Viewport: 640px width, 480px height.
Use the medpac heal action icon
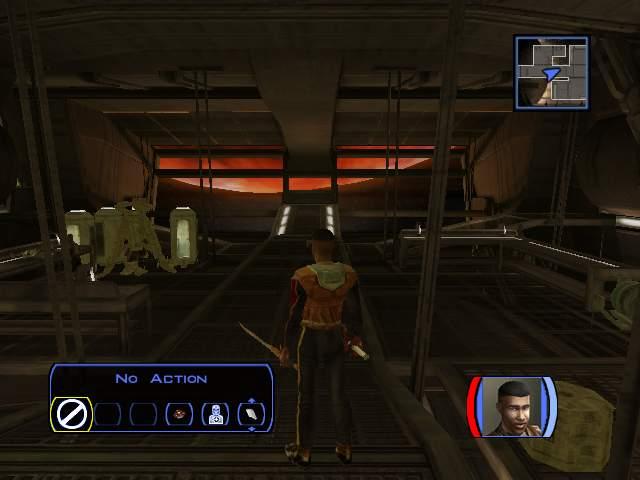pos(215,414)
